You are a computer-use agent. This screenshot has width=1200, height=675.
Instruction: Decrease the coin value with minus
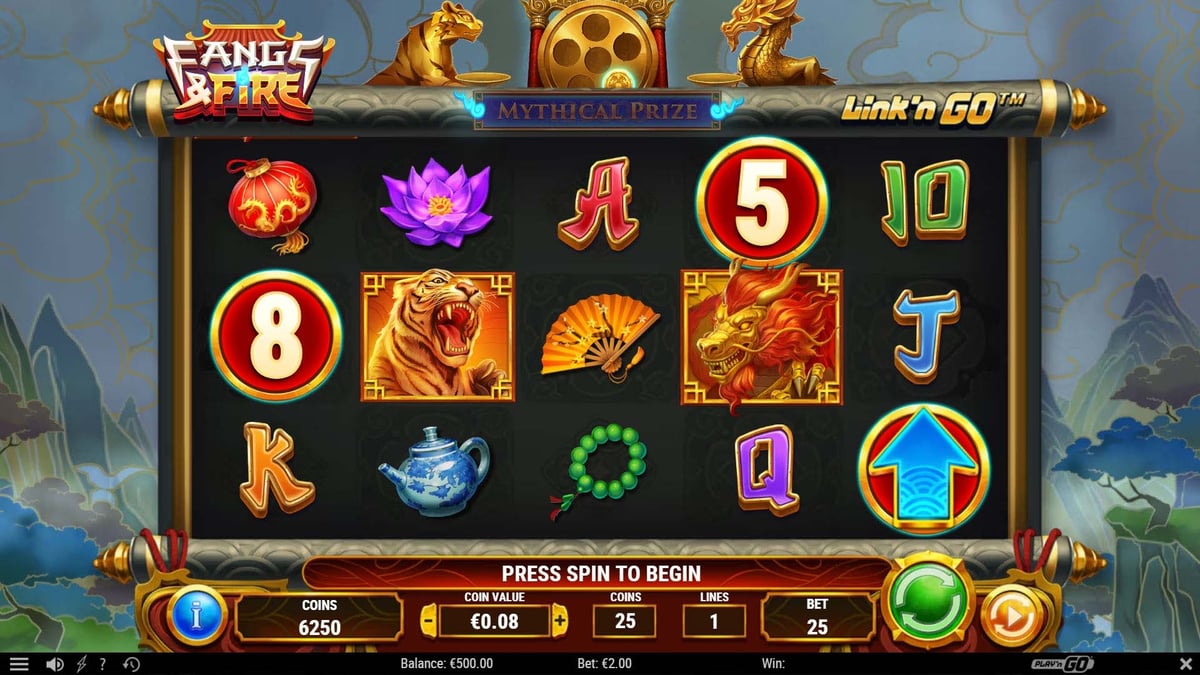[x=428, y=620]
